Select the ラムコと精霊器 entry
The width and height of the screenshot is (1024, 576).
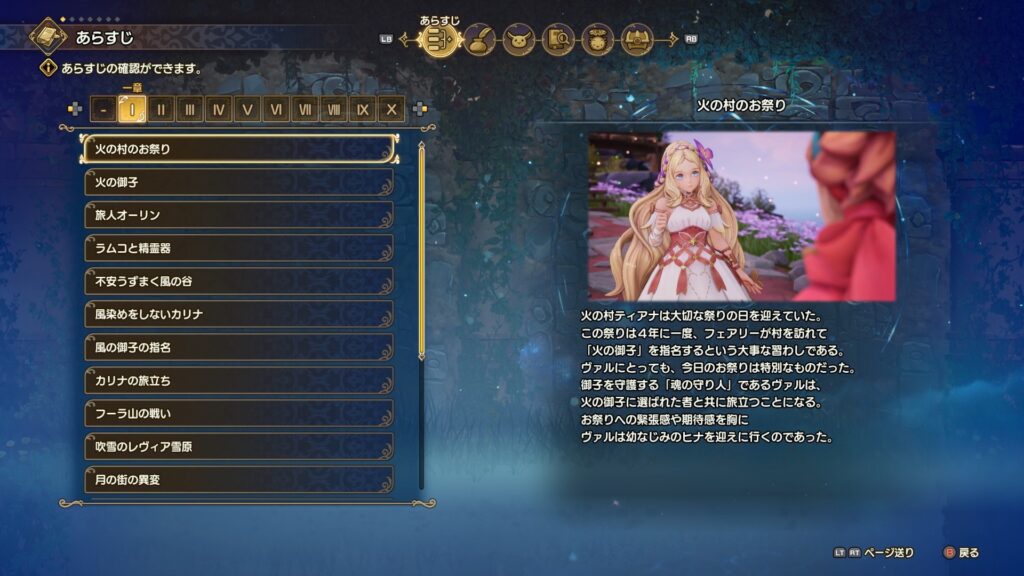pos(239,248)
